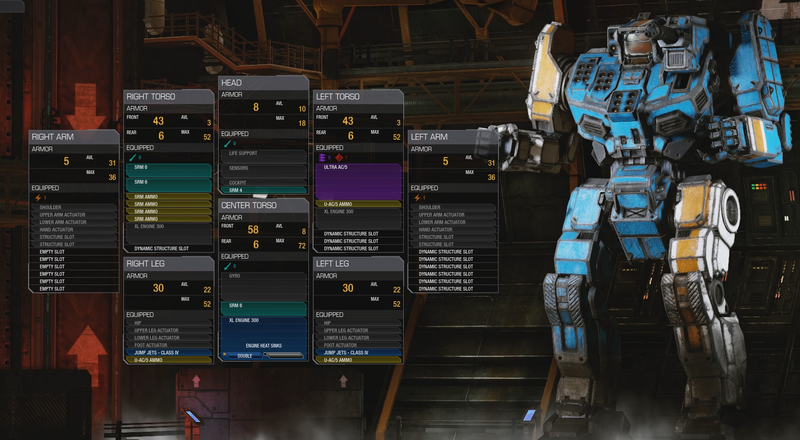
Task: Pick the U-AC/5 Ammo in the Left Torso
Action: pyautogui.click(x=358, y=204)
